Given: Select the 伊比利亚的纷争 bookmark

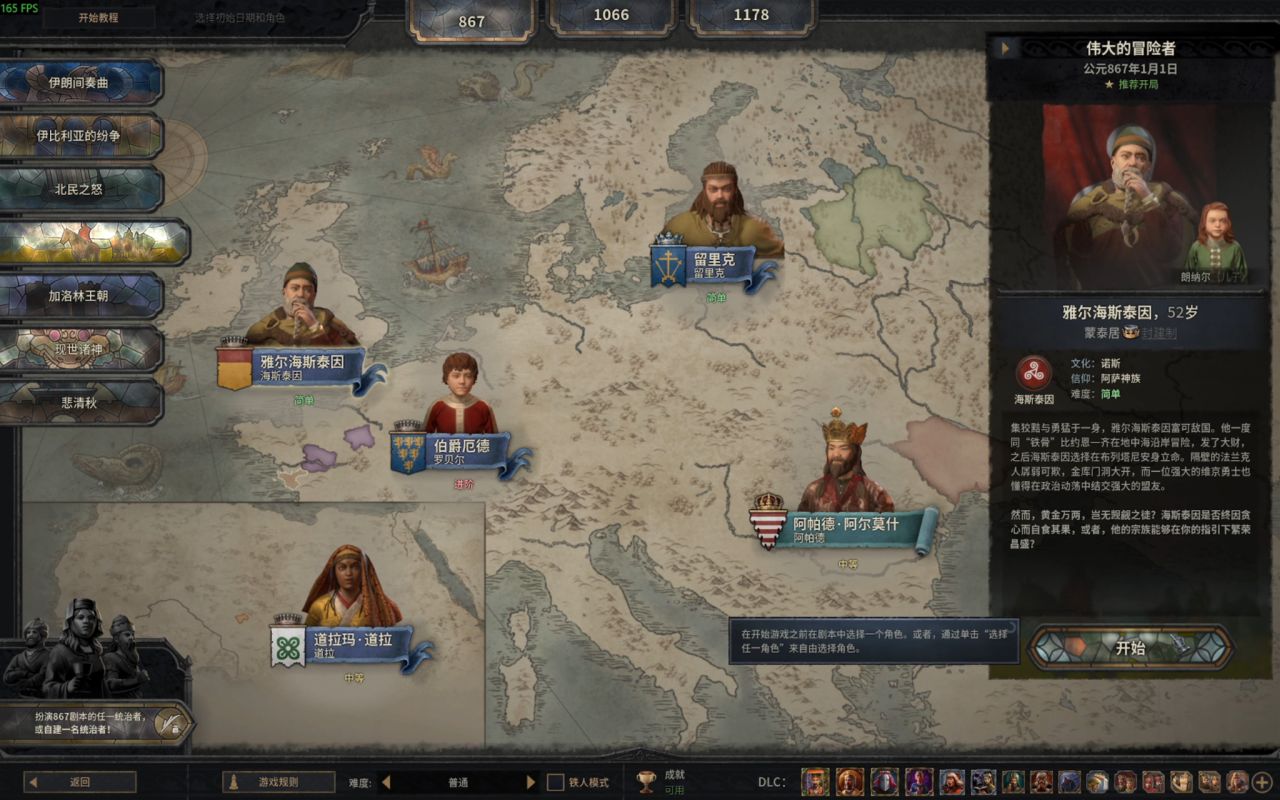Looking at the screenshot, I should pos(80,135).
